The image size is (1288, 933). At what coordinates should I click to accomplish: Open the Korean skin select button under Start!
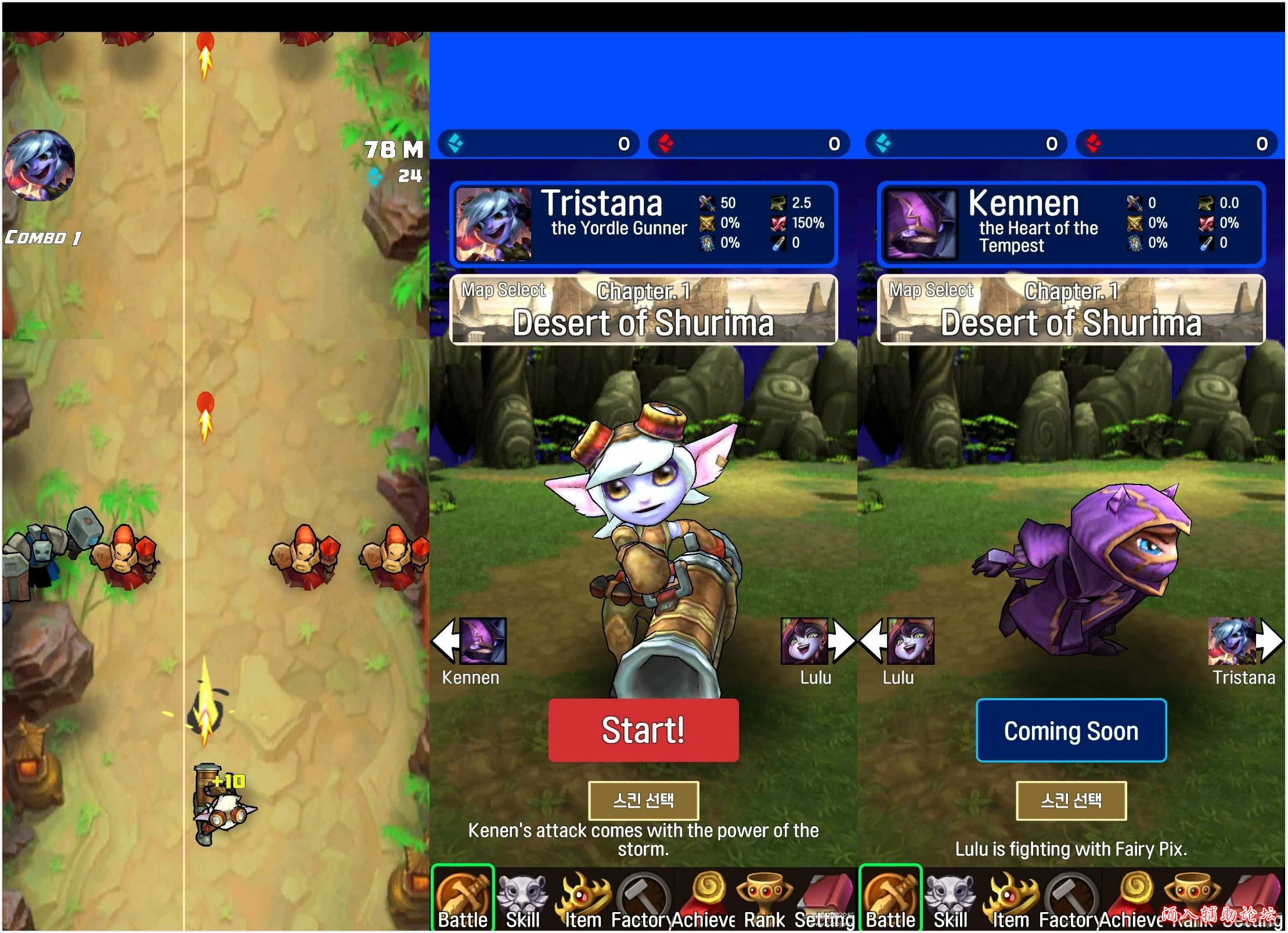pyautogui.click(x=643, y=801)
